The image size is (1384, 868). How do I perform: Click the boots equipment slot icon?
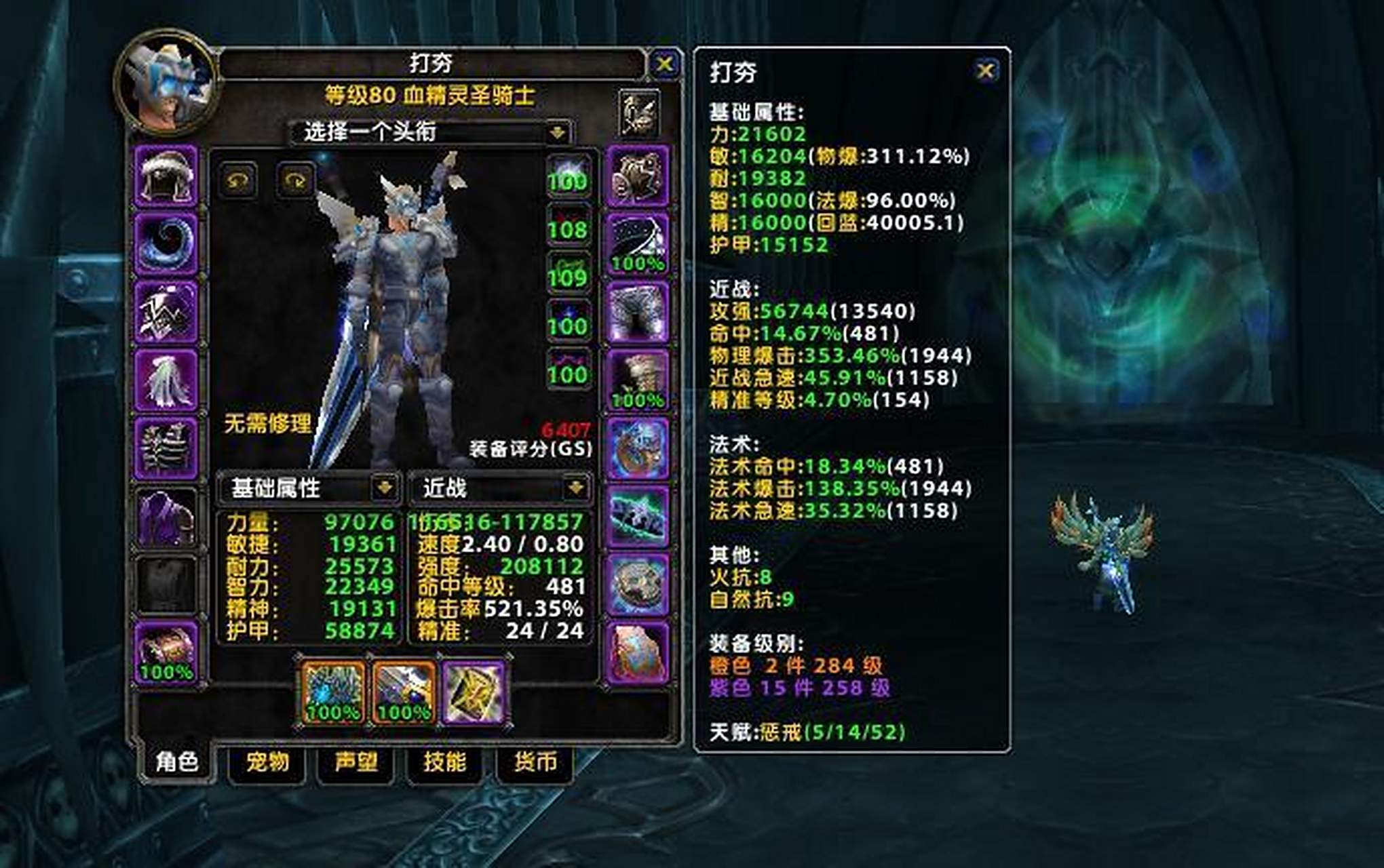pos(638,380)
